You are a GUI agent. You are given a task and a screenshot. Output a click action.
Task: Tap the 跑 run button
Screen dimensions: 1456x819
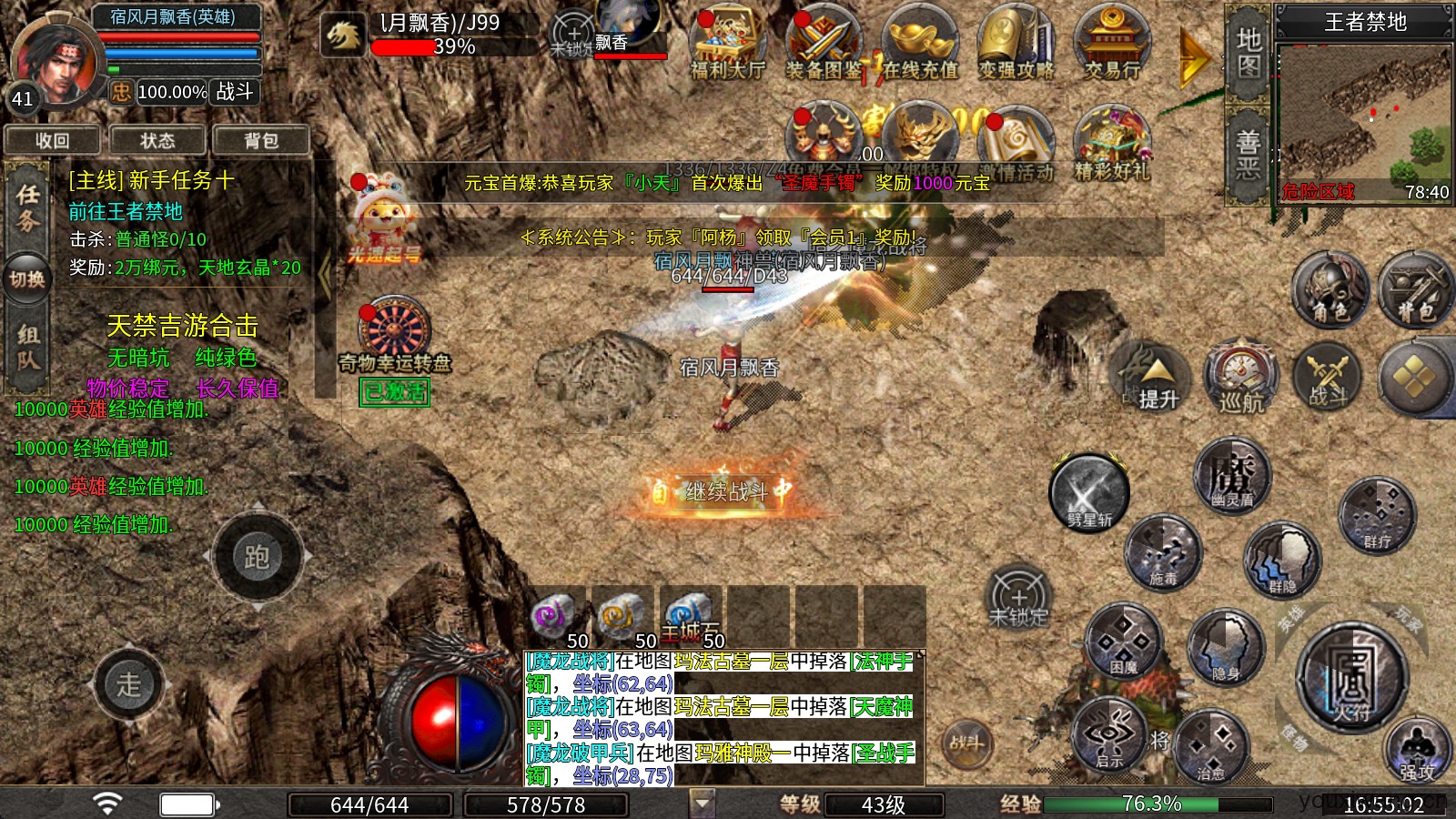pyautogui.click(x=257, y=556)
